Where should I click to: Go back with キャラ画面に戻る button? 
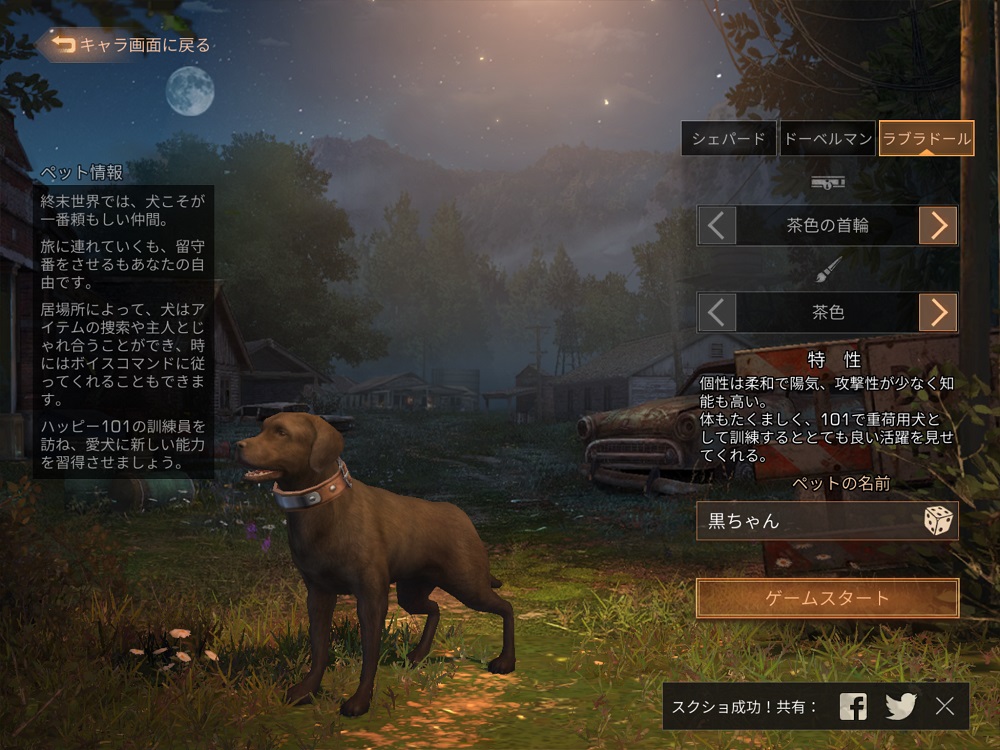point(125,45)
